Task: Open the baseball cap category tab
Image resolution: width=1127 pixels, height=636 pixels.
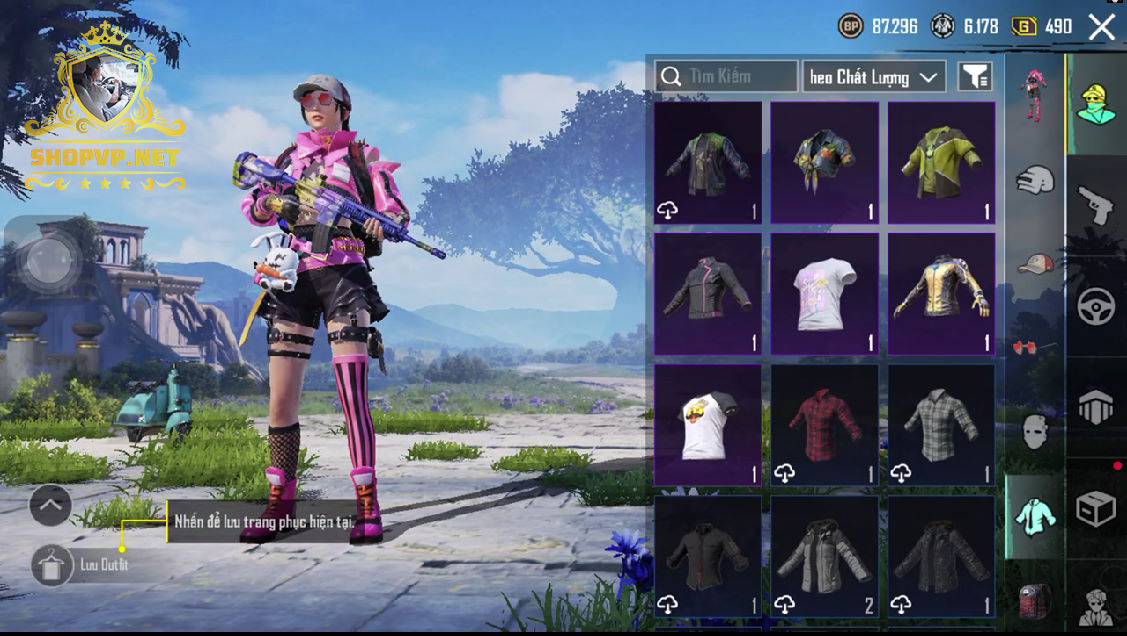Action: coord(1035,264)
